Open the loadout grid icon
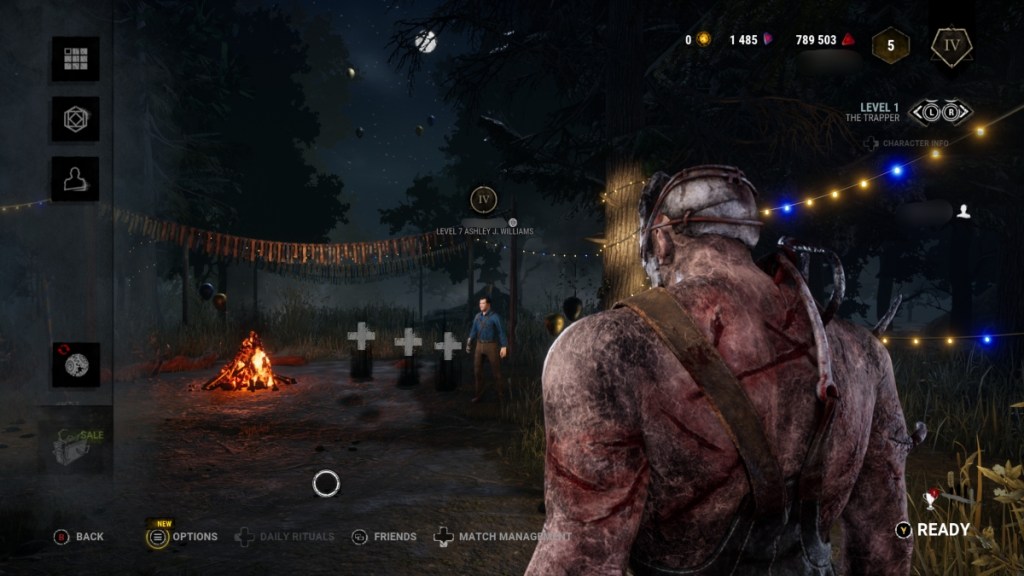Viewport: 1024px width, 576px height. (x=75, y=59)
